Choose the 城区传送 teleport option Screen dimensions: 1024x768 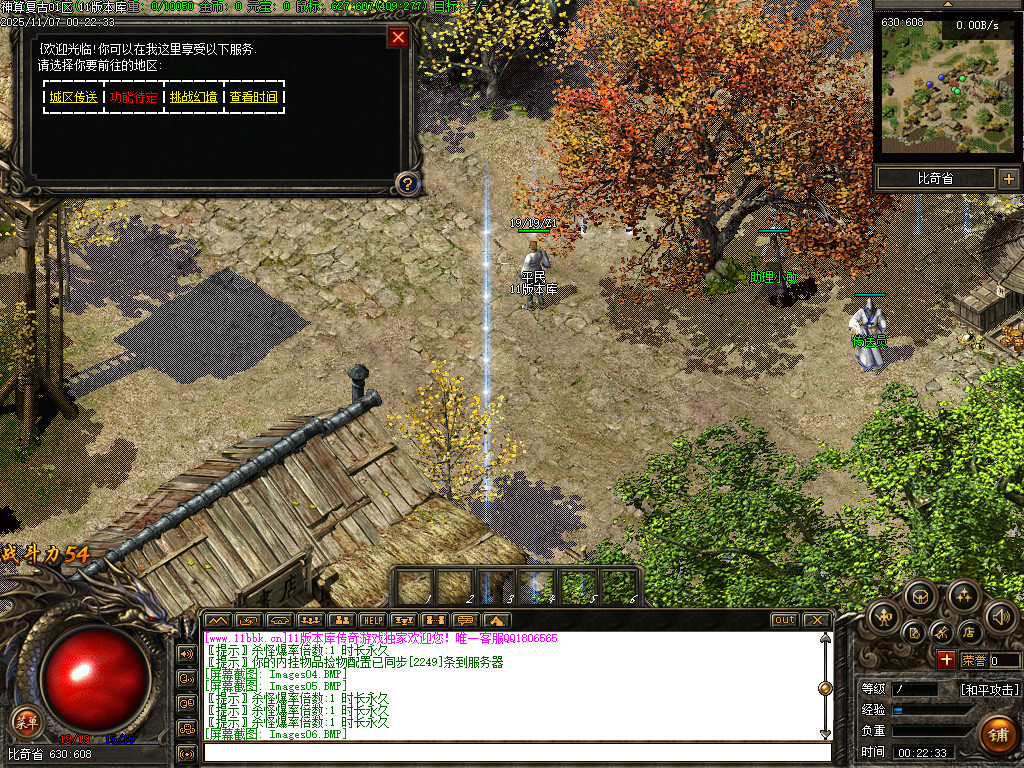click(74, 97)
